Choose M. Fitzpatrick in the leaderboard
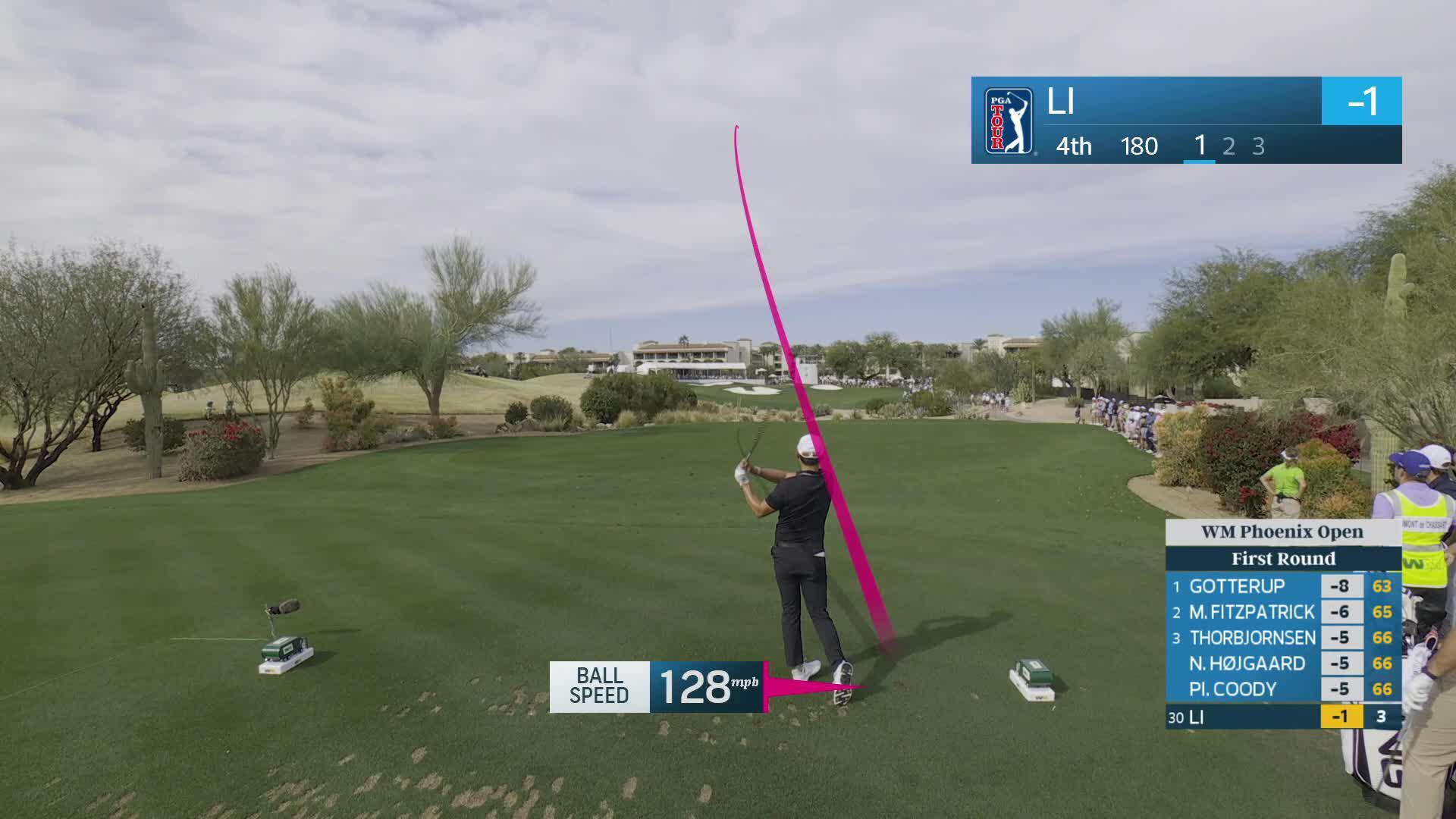The image size is (1456, 819). pos(1282,612)
